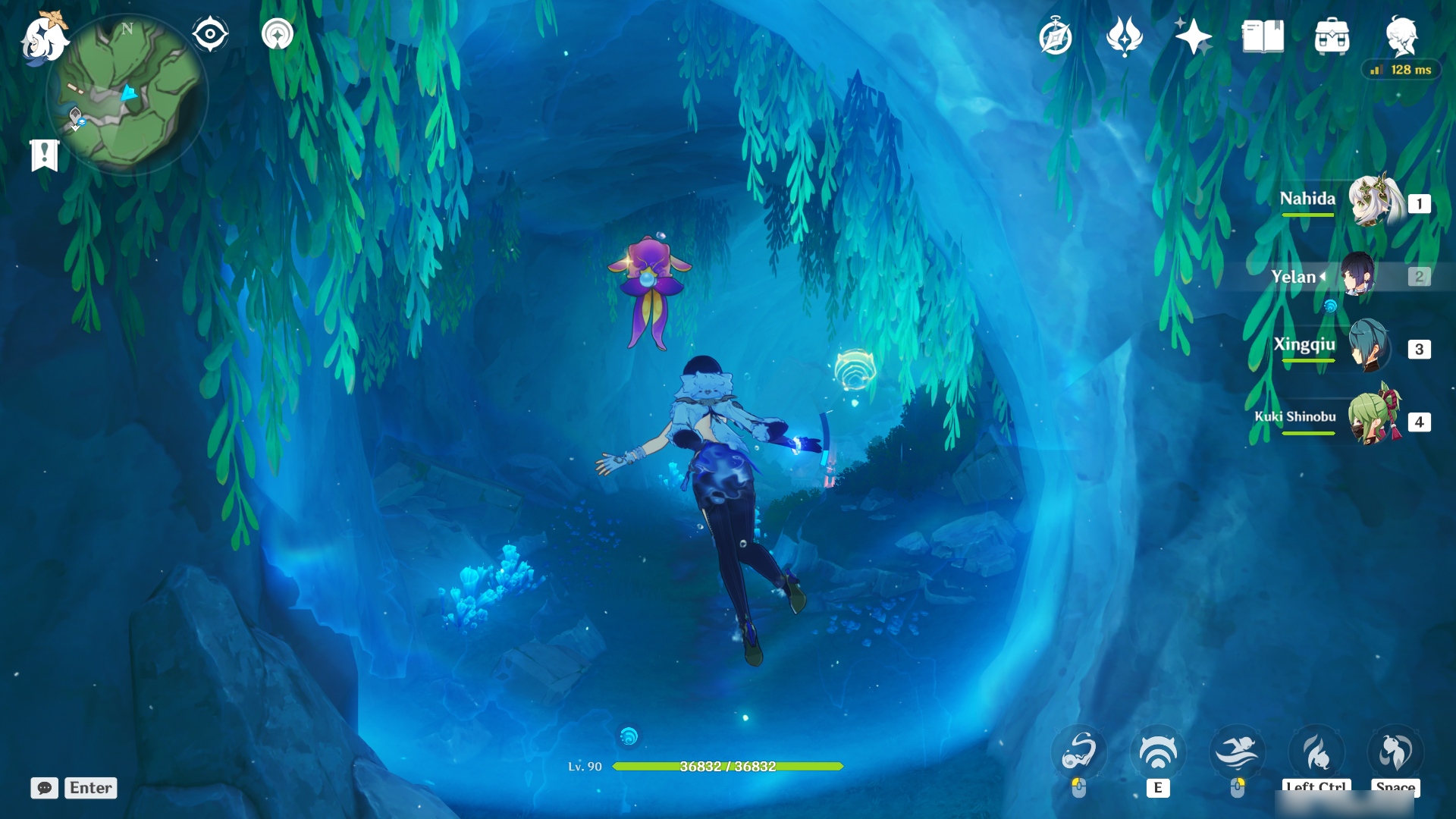Open the Paimon menu icon
Viewport: 1456px width, 819px height.
[43, 38]
